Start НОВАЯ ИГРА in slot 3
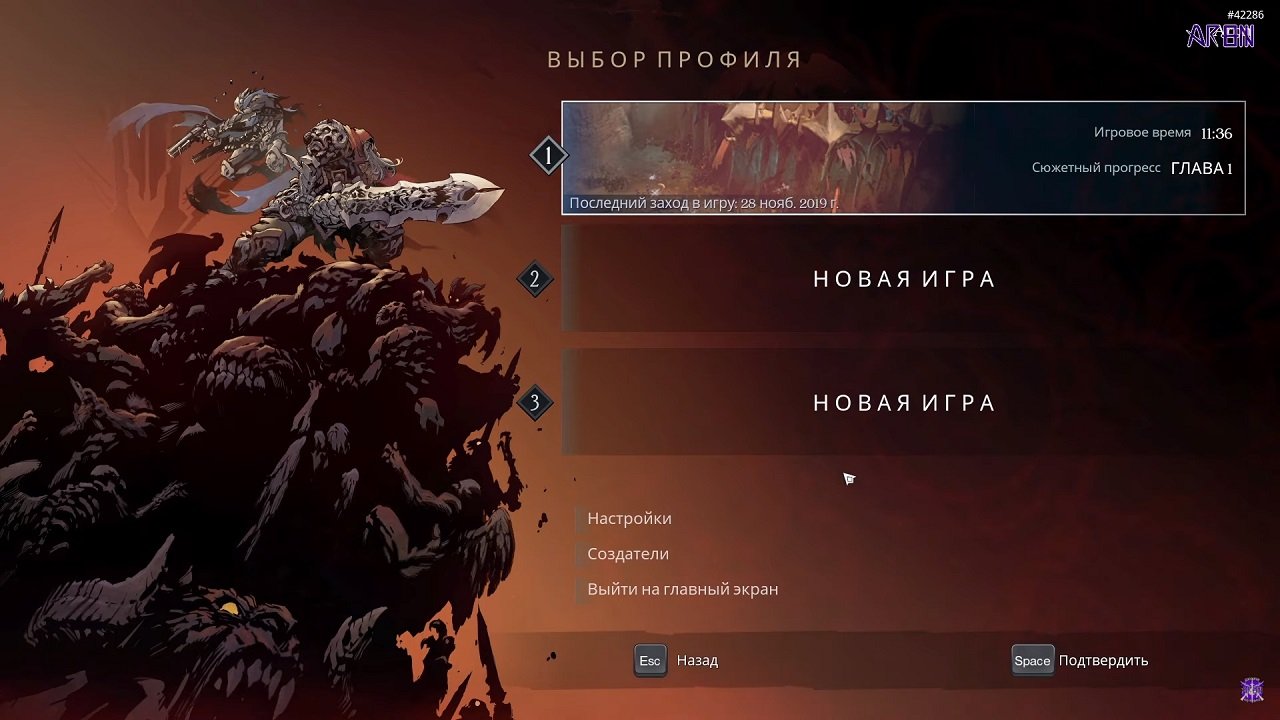Image resolution: width=1280 pixels, height=720 pixels. pos(904,403)
